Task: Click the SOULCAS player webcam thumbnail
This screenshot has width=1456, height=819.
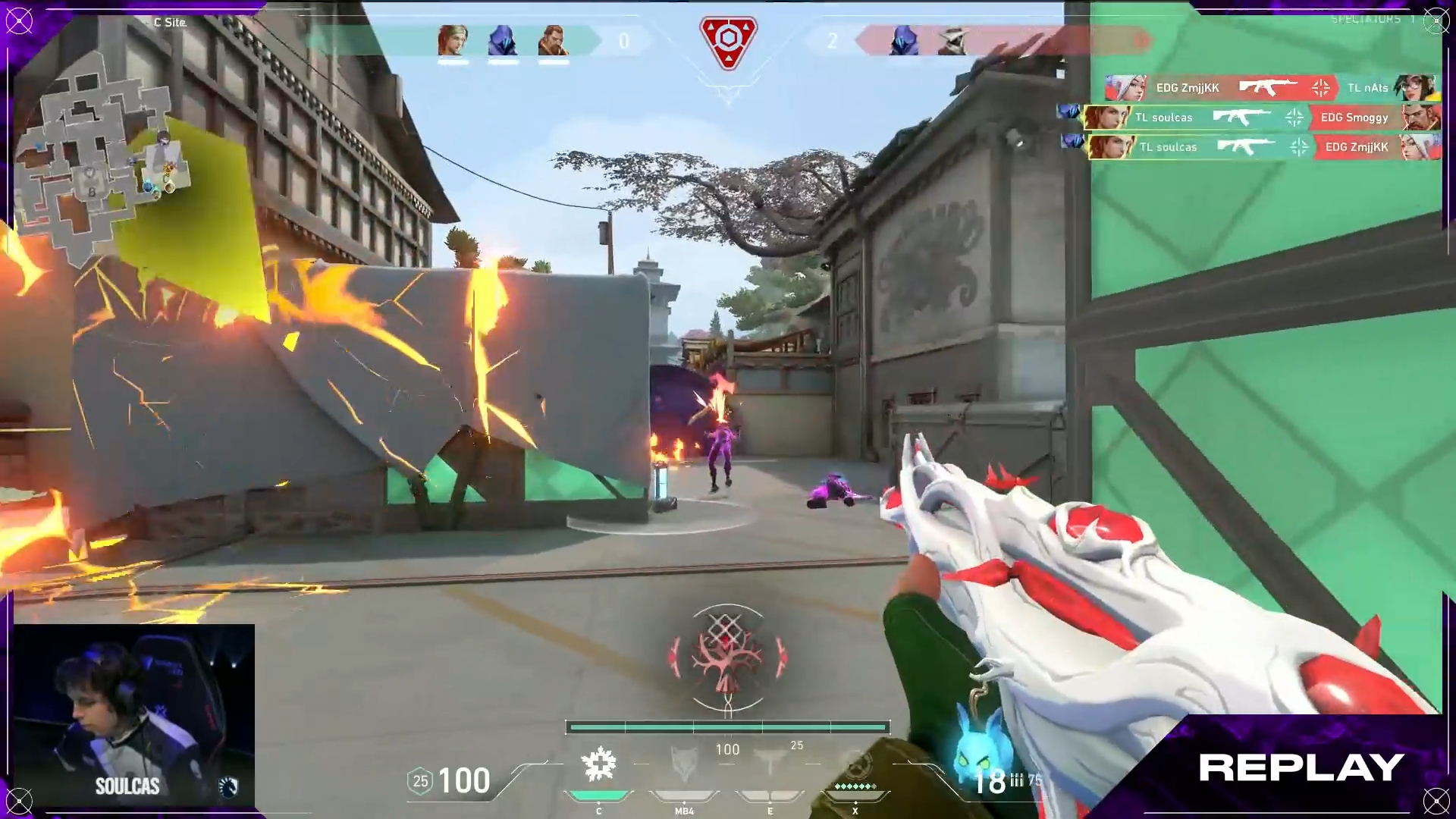Action: (x=134, y=714)
